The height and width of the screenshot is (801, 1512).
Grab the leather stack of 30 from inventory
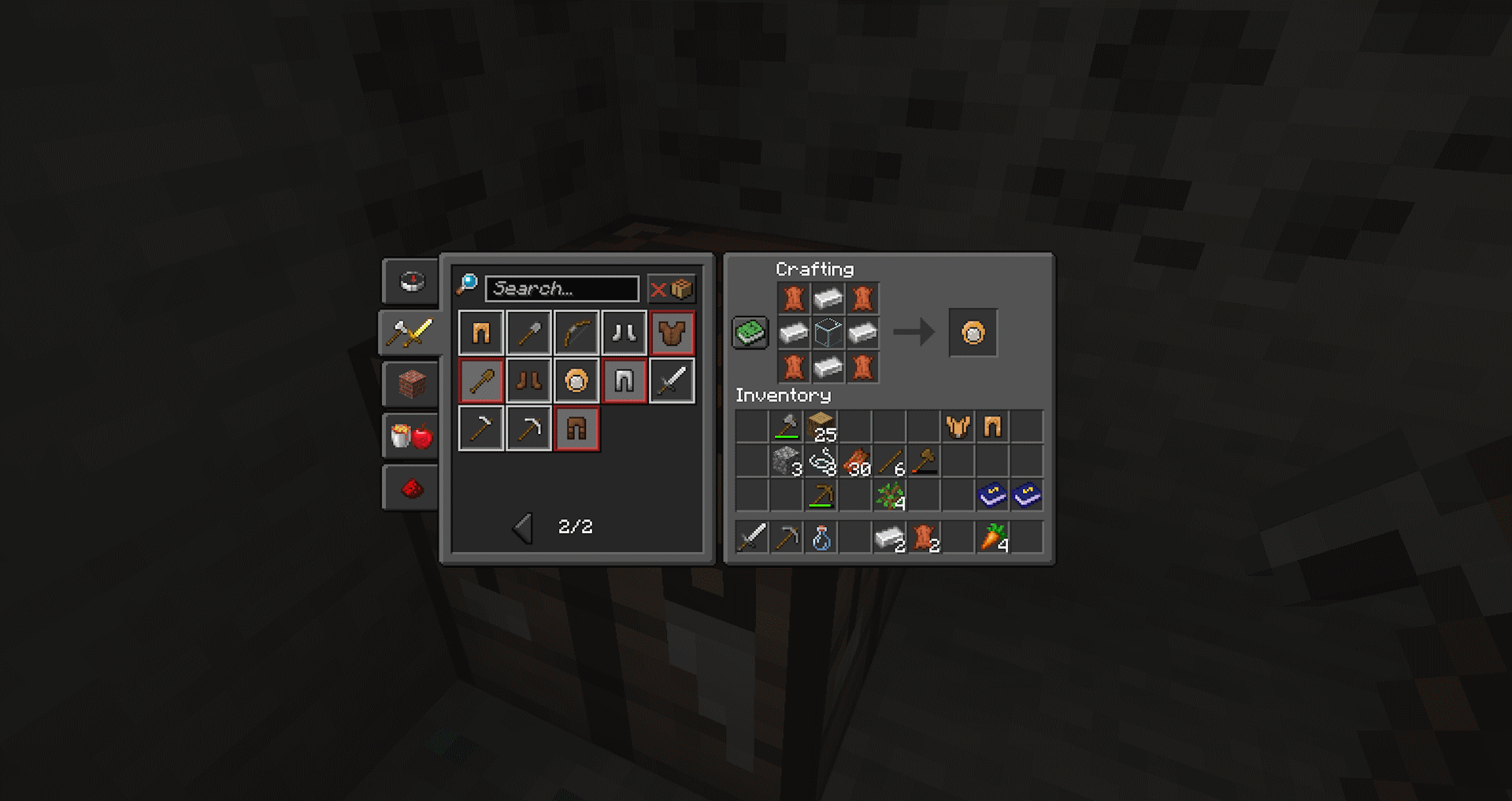pos(855,460)
